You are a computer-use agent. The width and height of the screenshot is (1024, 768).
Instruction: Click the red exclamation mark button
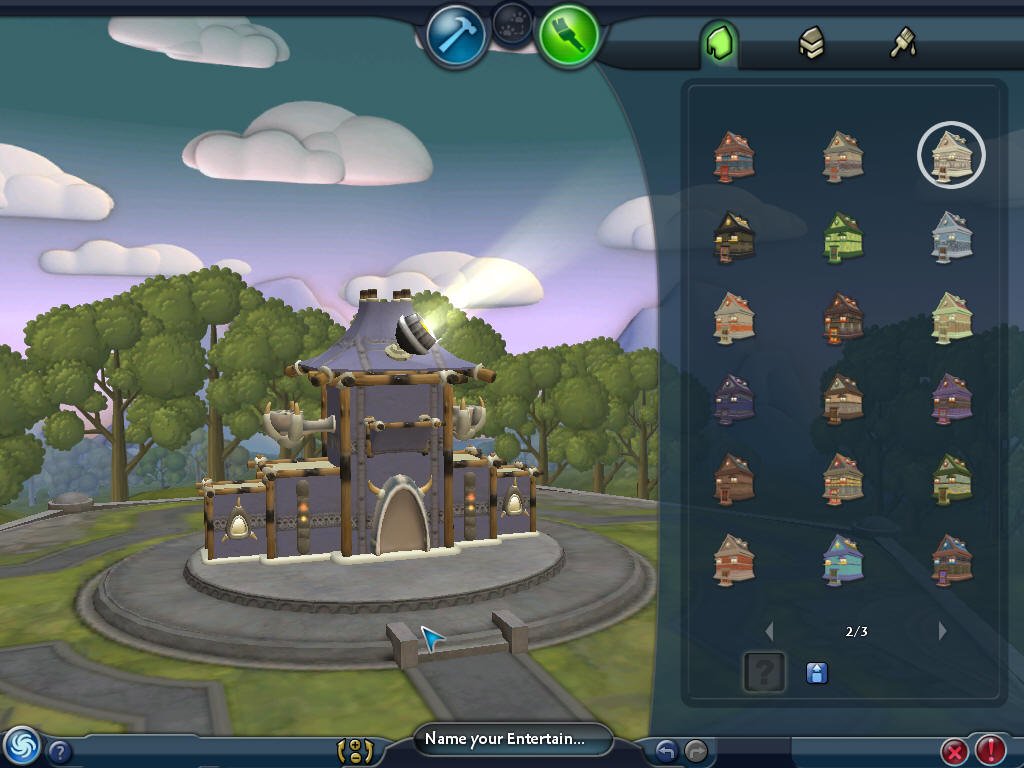[990, 750]
